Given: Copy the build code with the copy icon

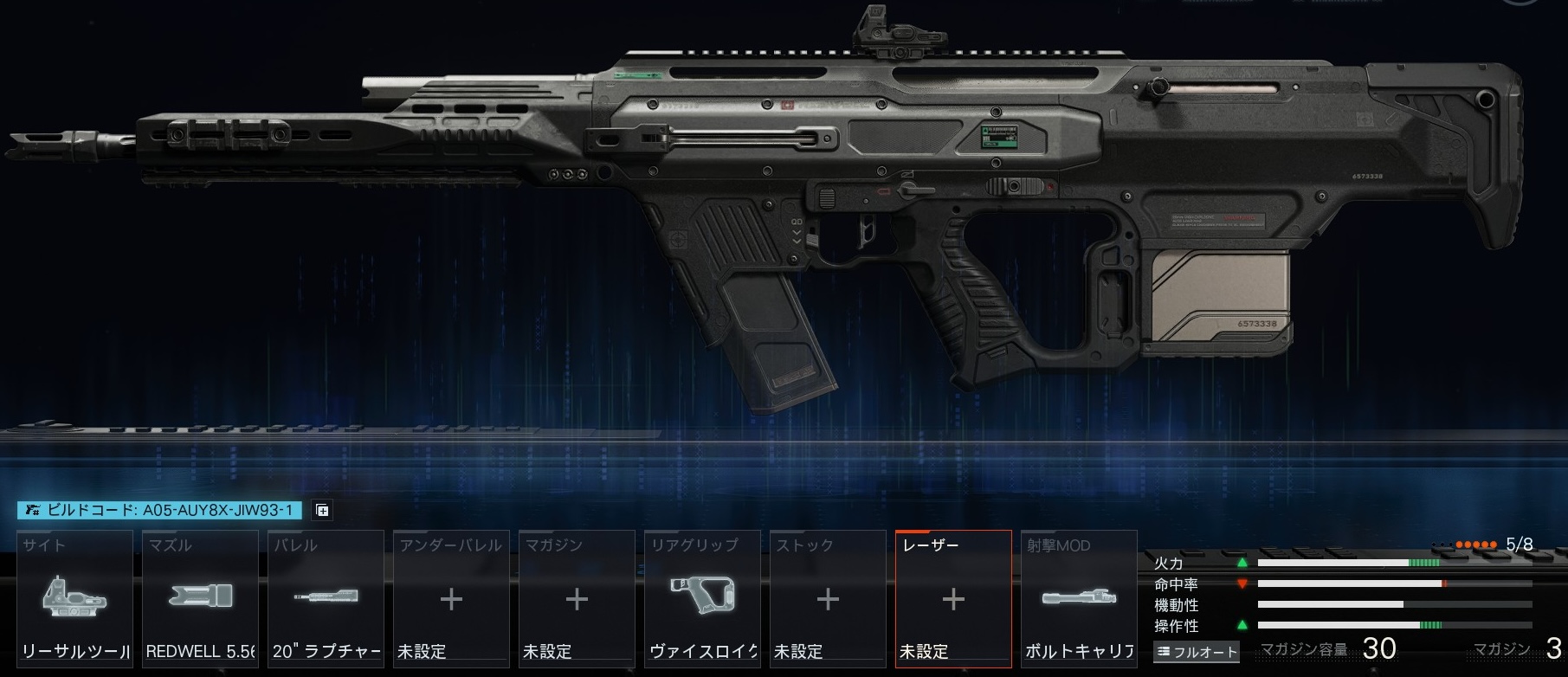Looking at the screenshot, I should pyautogui.click(x=322, y=510).
